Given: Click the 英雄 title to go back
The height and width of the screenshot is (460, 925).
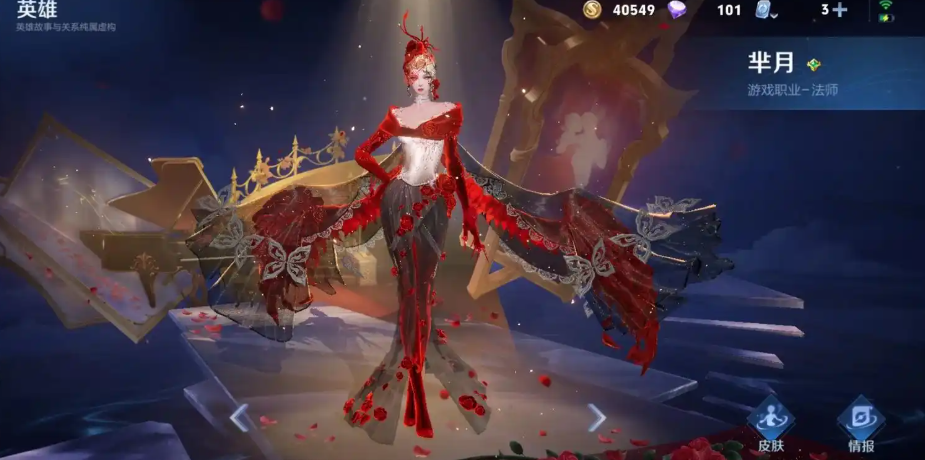Looking at the screenshot, I should (x=38, y=9).
